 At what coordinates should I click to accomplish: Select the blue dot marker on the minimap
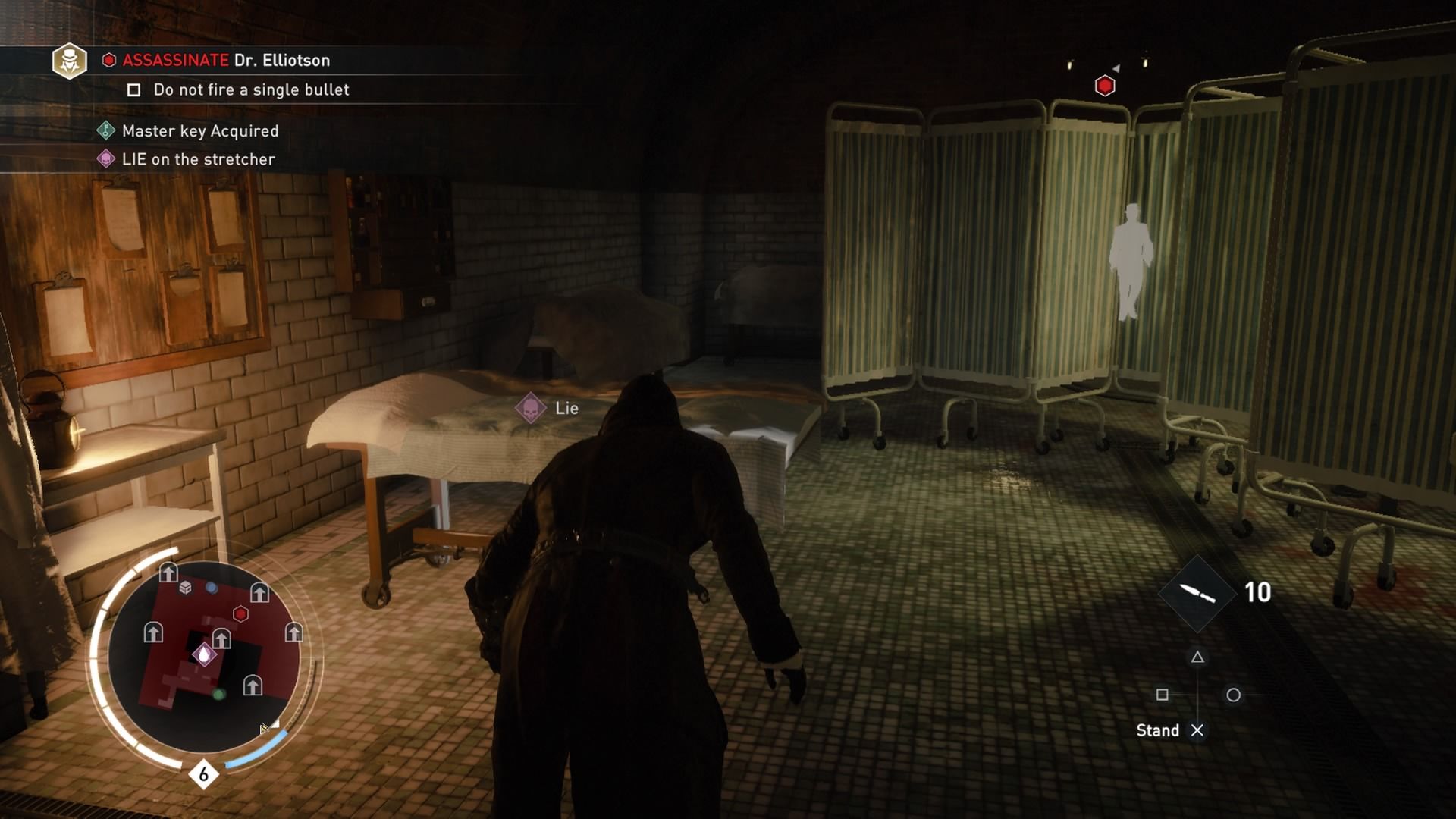point(212,588)
